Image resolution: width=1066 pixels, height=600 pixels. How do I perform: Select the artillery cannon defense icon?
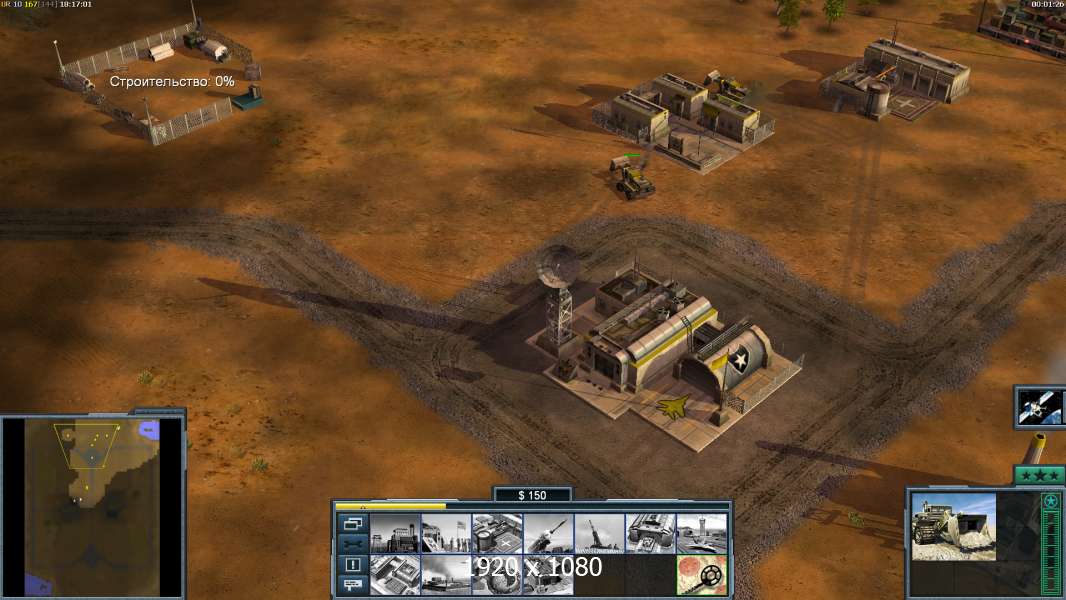(599, 534)
